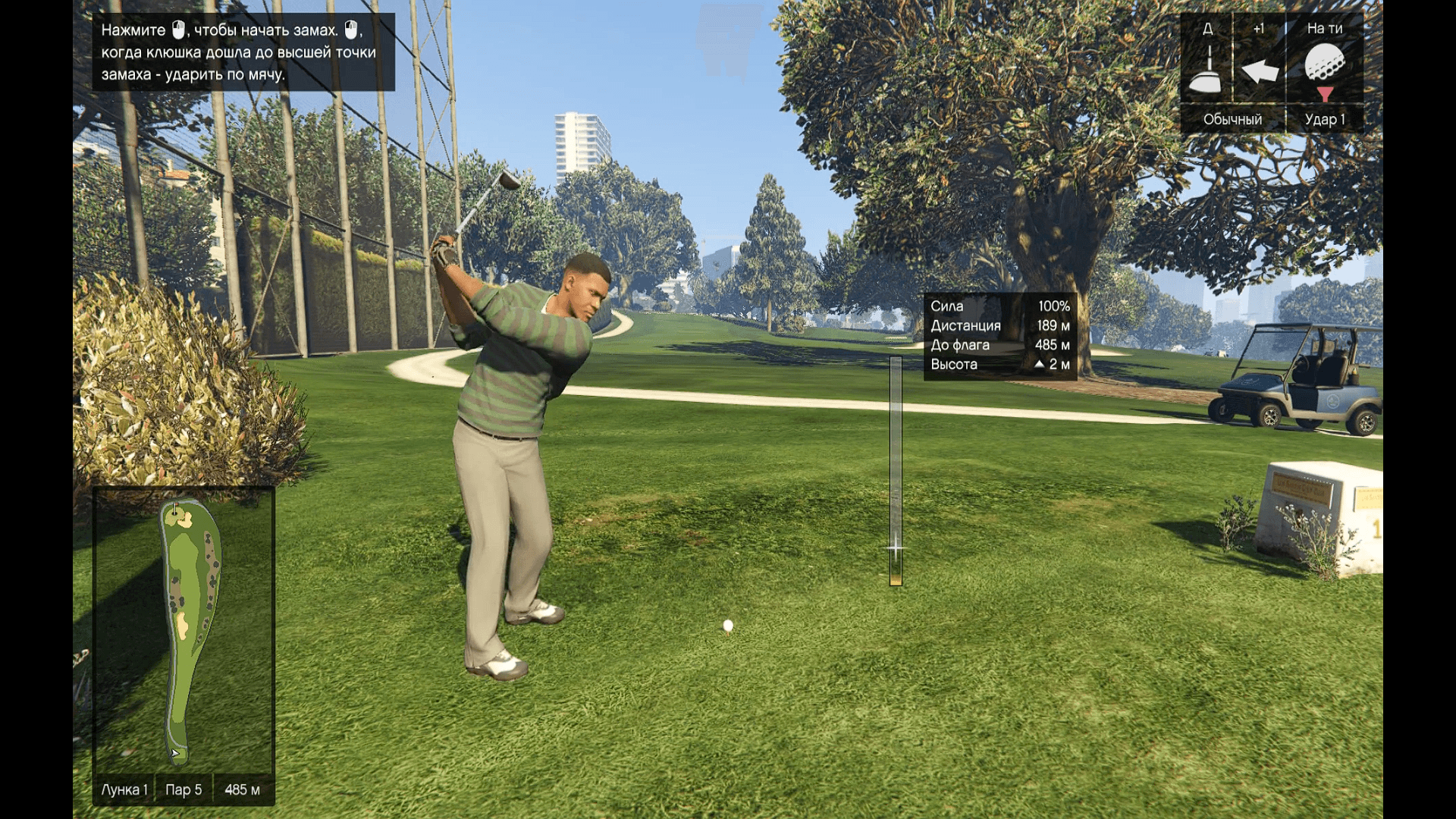
Task: Click the vertical swing power meter
Action: (896, 471)
